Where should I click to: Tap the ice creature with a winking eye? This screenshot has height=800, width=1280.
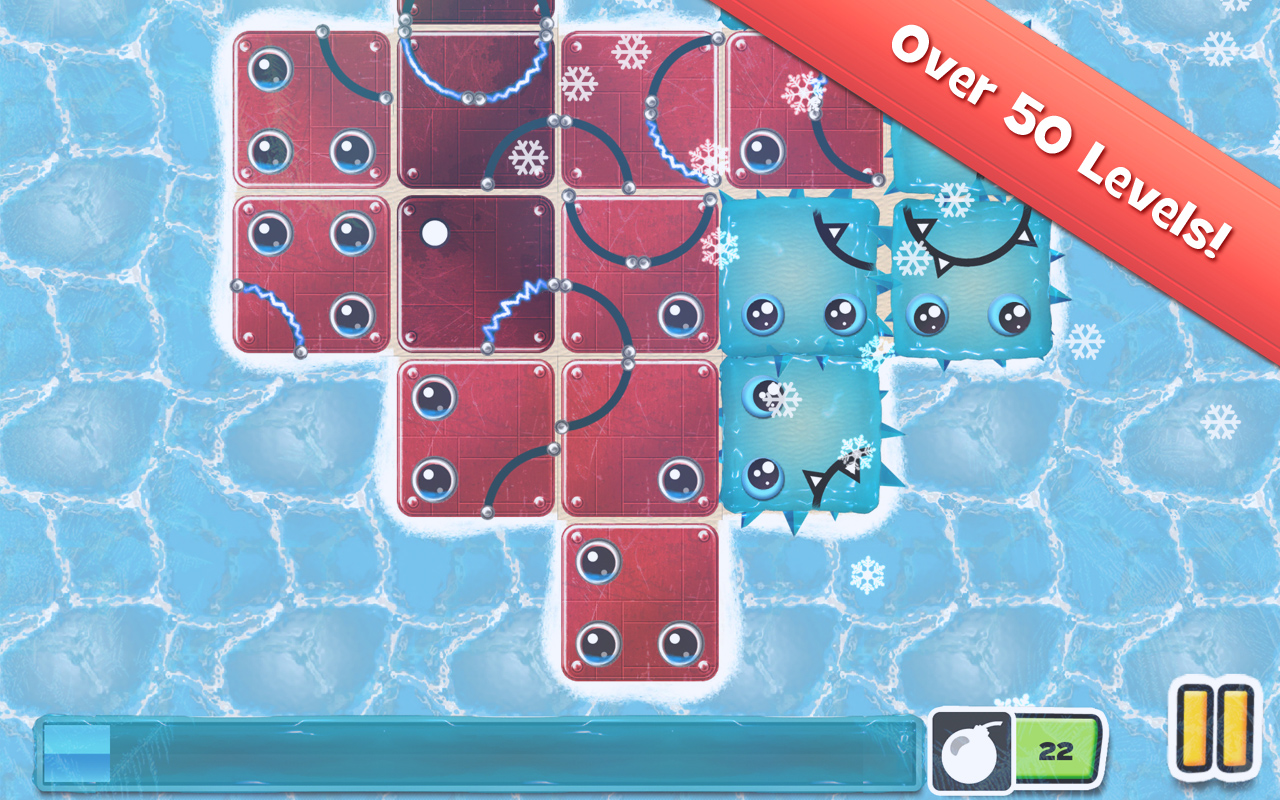tap(800, 440)
